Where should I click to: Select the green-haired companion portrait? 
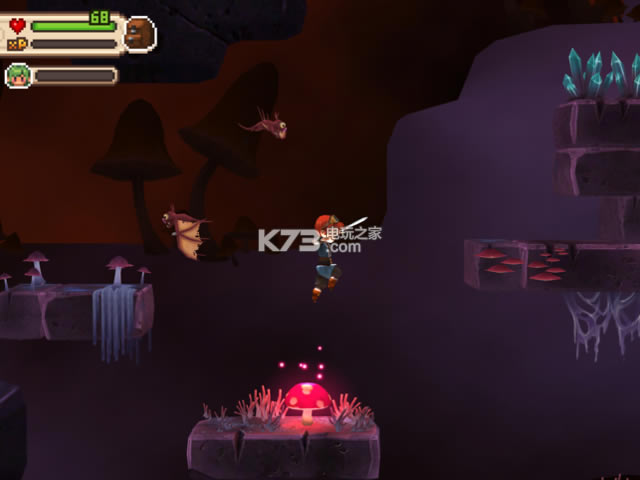[17, 75]
